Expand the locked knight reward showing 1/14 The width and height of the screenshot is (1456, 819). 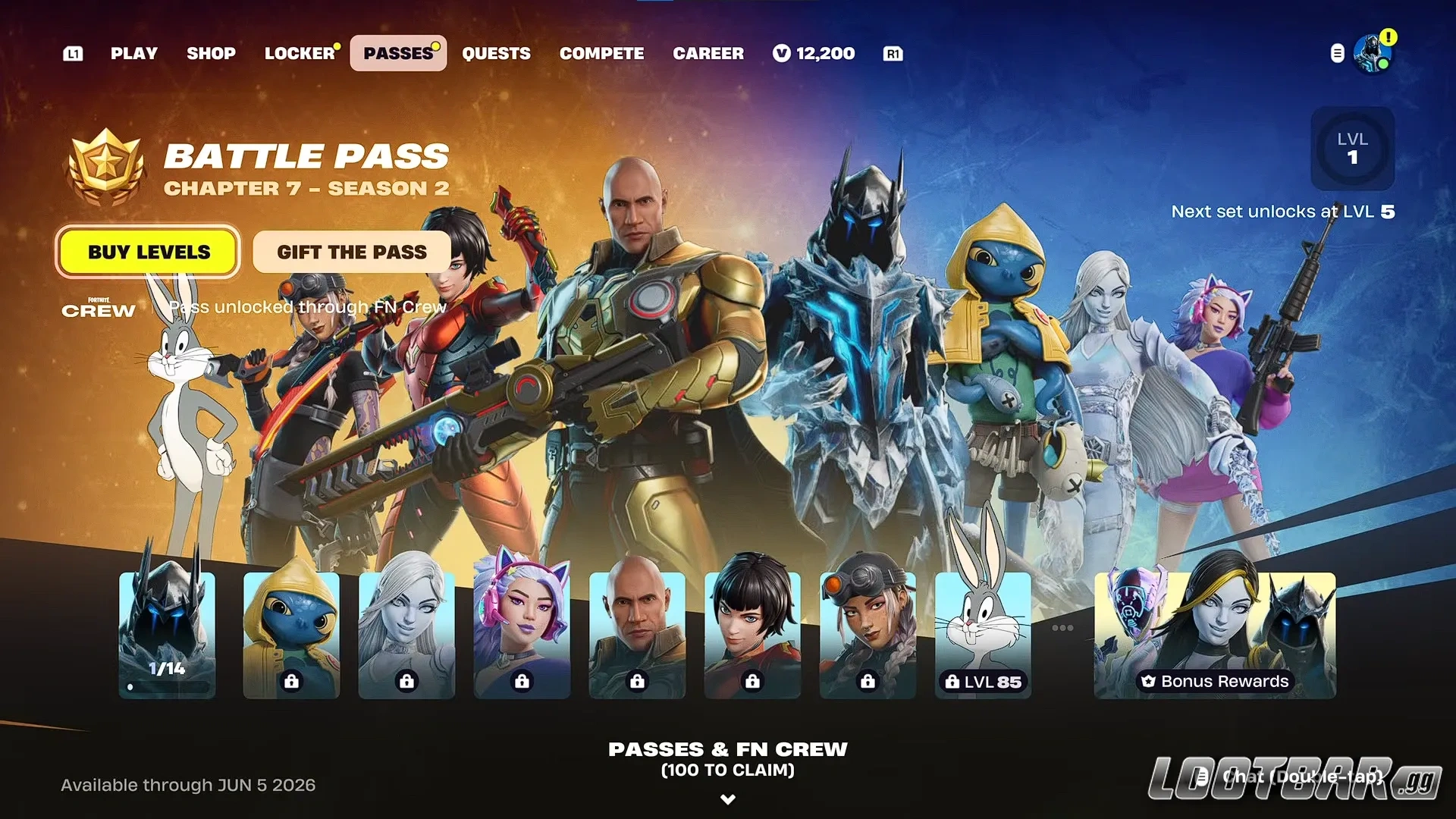pyautogui.click(x=167, y=635)
